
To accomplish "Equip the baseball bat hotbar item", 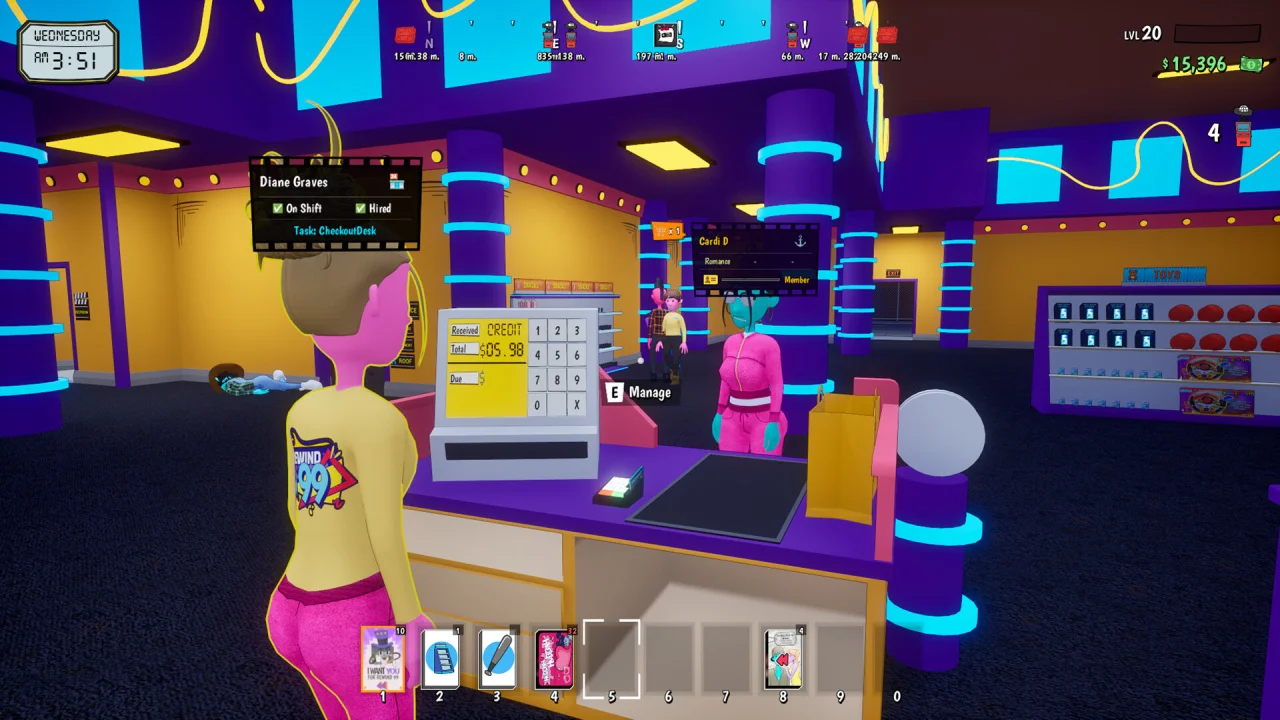I will (x=497, y=659).
